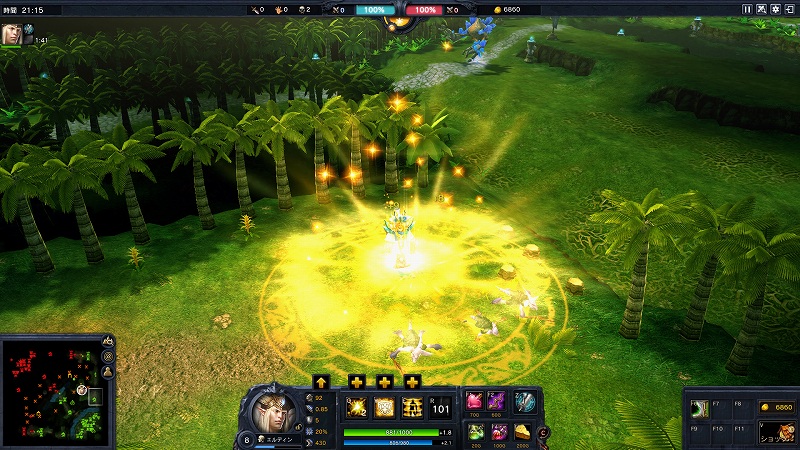Select the crescent moon item in the F-key inventory
The height and width of the screenshot is (450, 800).
pyautogui.click(x=702, y=408)
